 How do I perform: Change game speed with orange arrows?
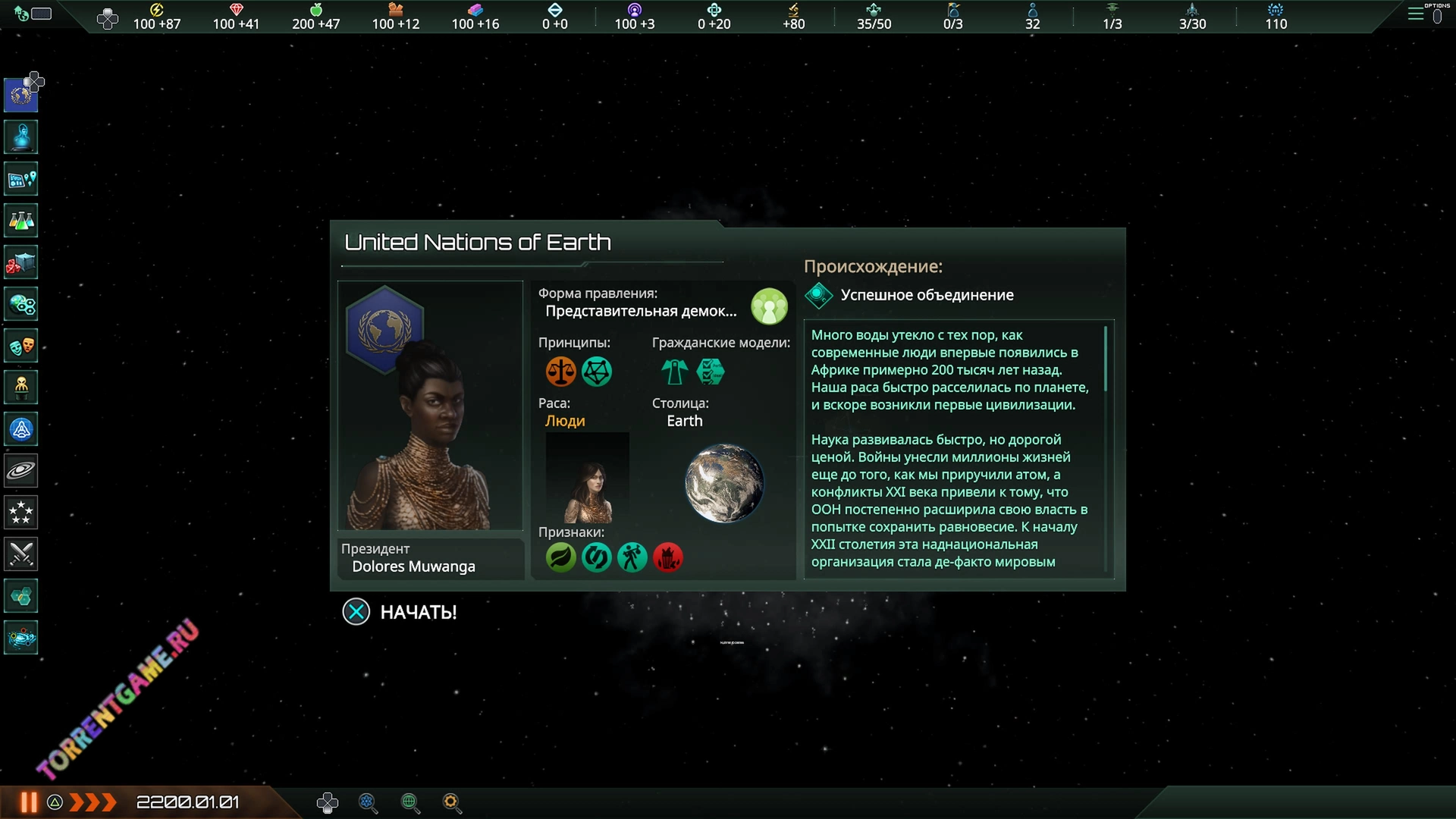(93, 802)
